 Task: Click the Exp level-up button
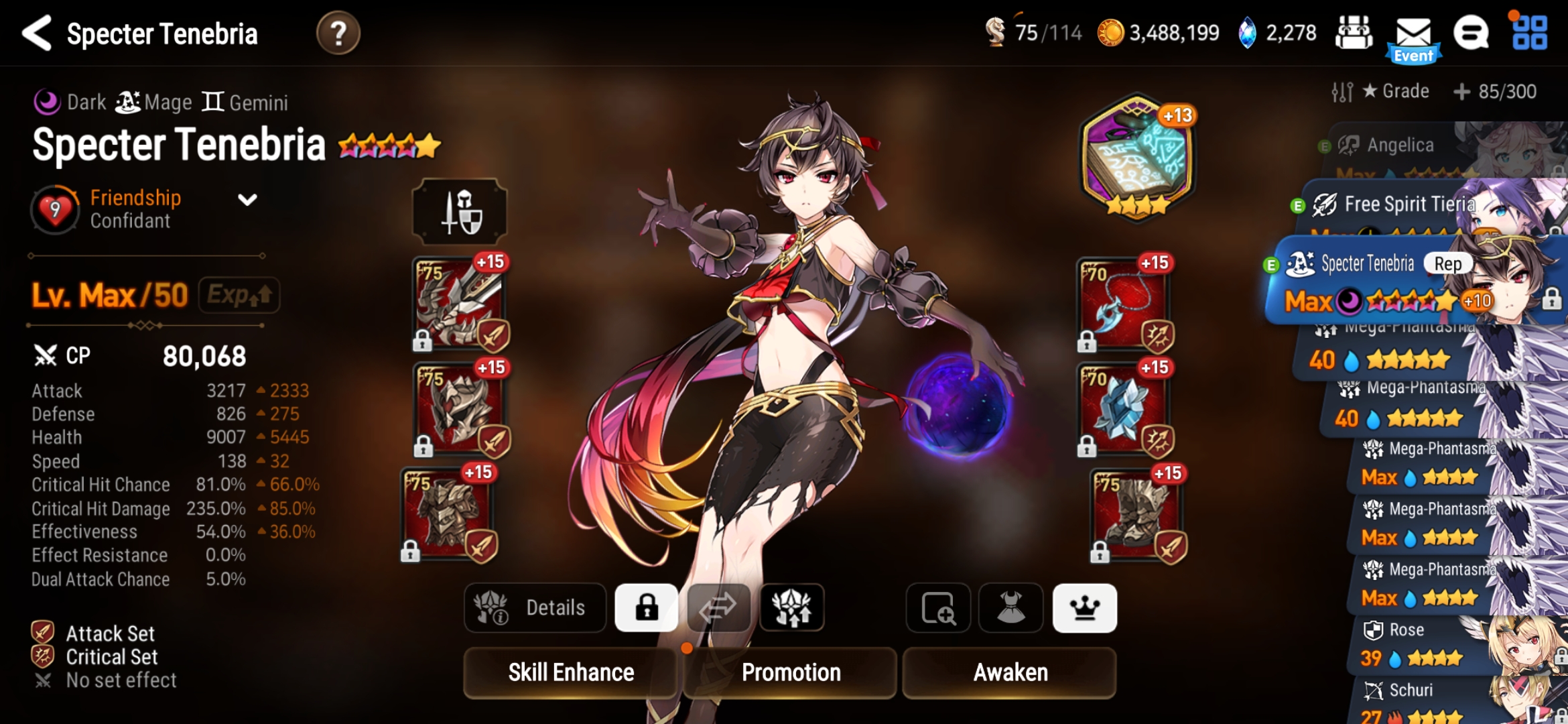click(239, 295)
